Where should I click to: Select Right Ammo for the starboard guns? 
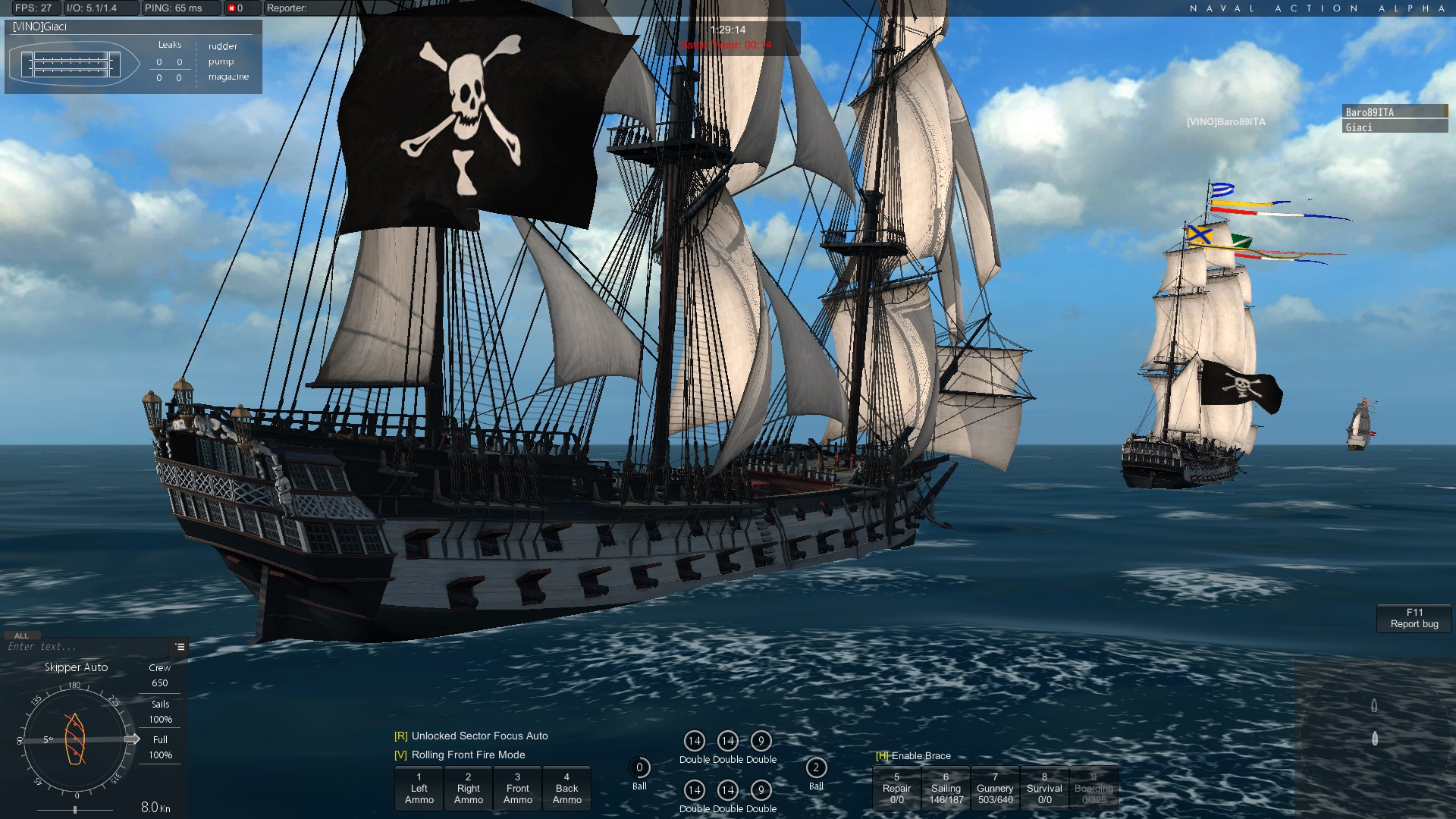click(468, 789)
